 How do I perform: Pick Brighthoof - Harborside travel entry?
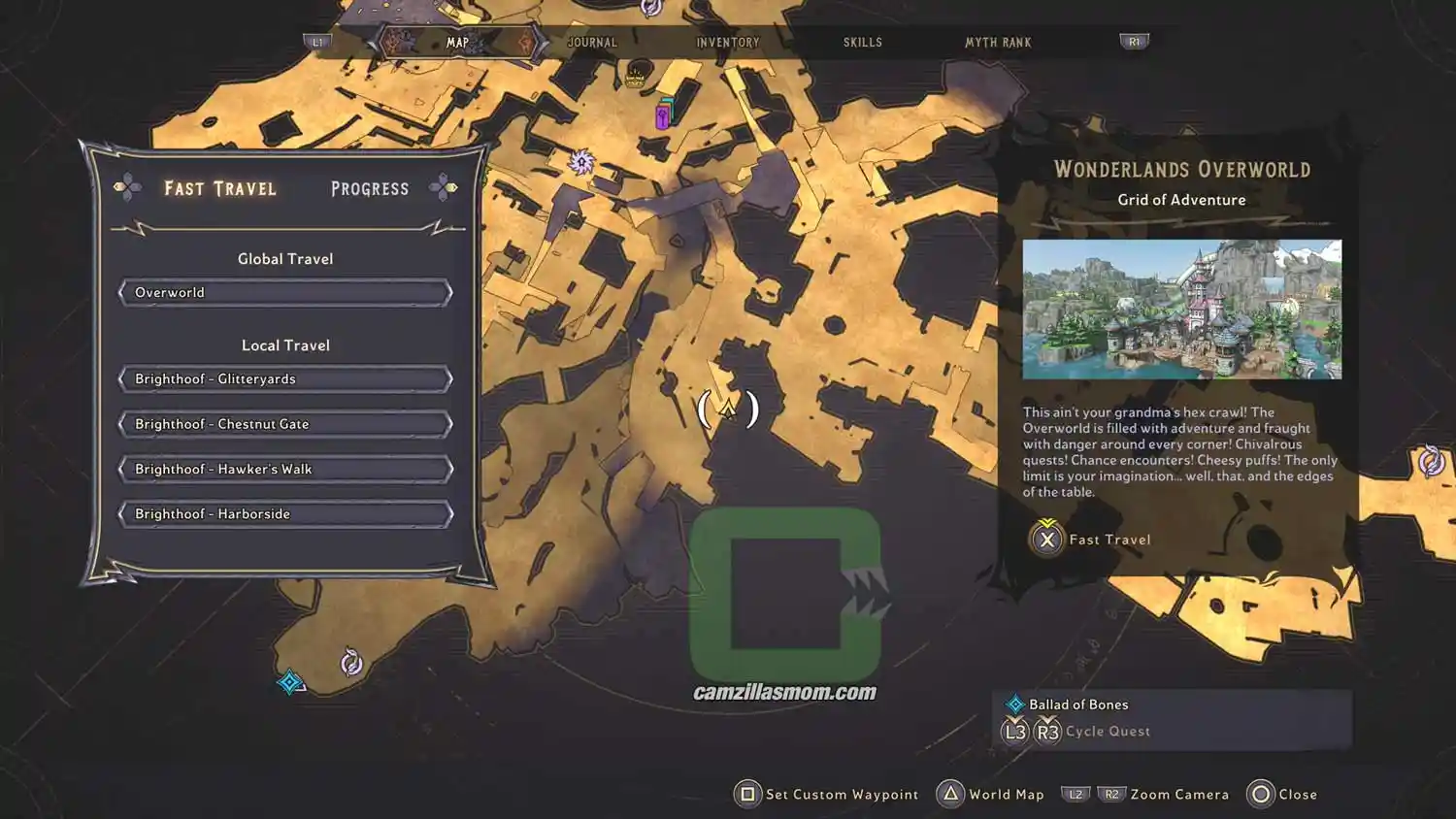click(x=285, y=514)
